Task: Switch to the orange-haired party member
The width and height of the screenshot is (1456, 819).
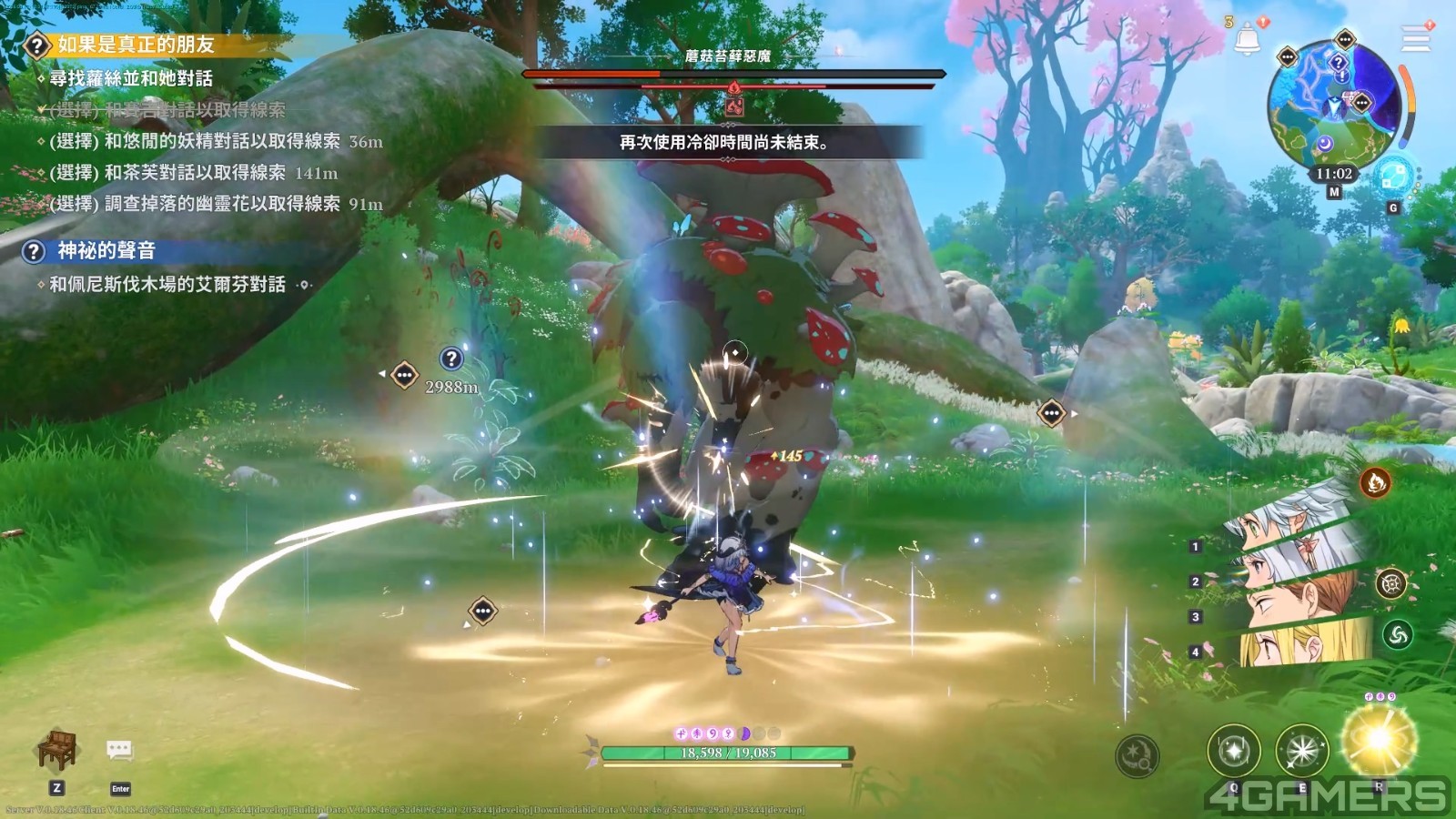Action: click(x=1301, y=601)
